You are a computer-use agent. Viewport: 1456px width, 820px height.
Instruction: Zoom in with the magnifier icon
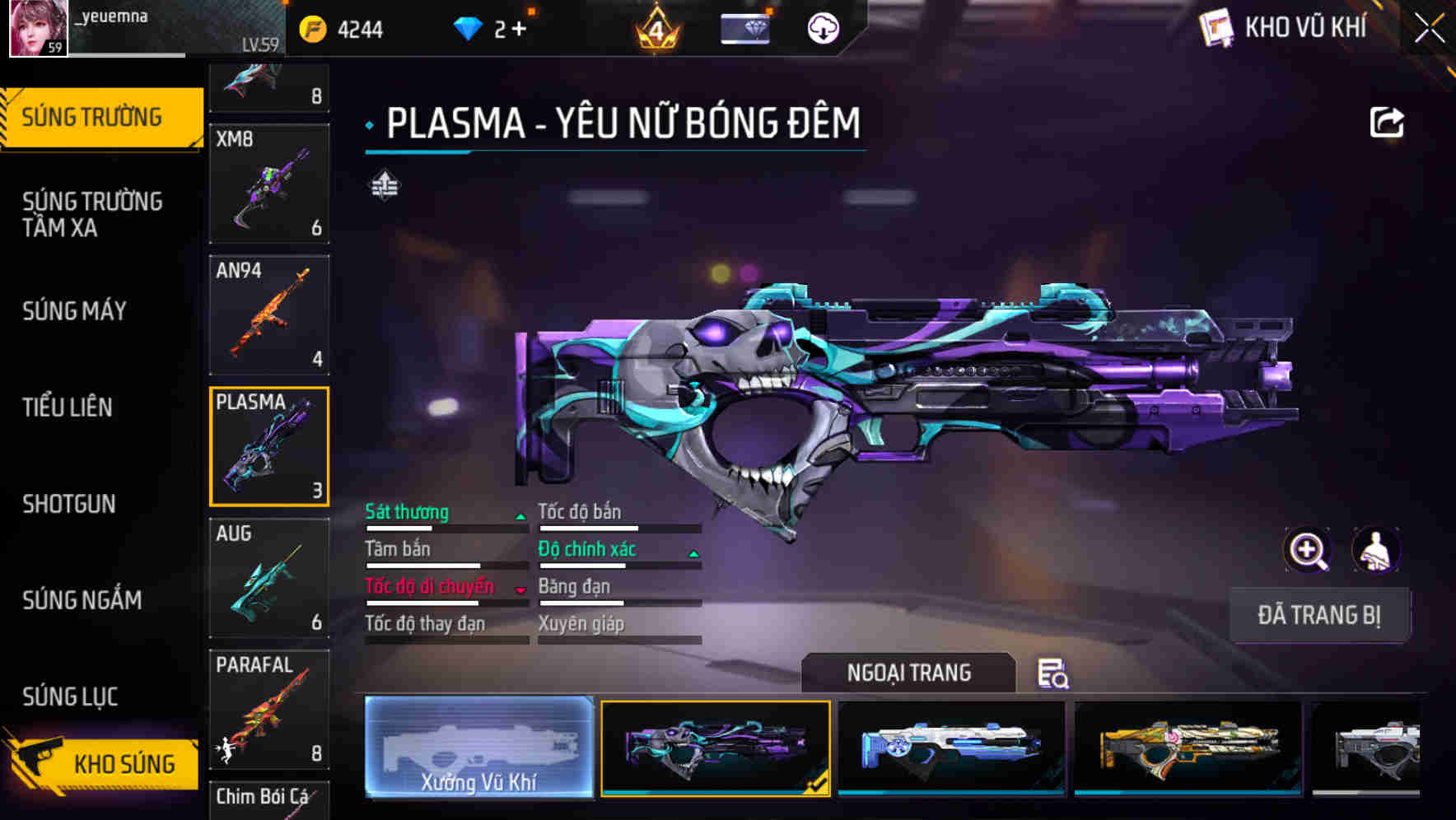click(1307, 550)
